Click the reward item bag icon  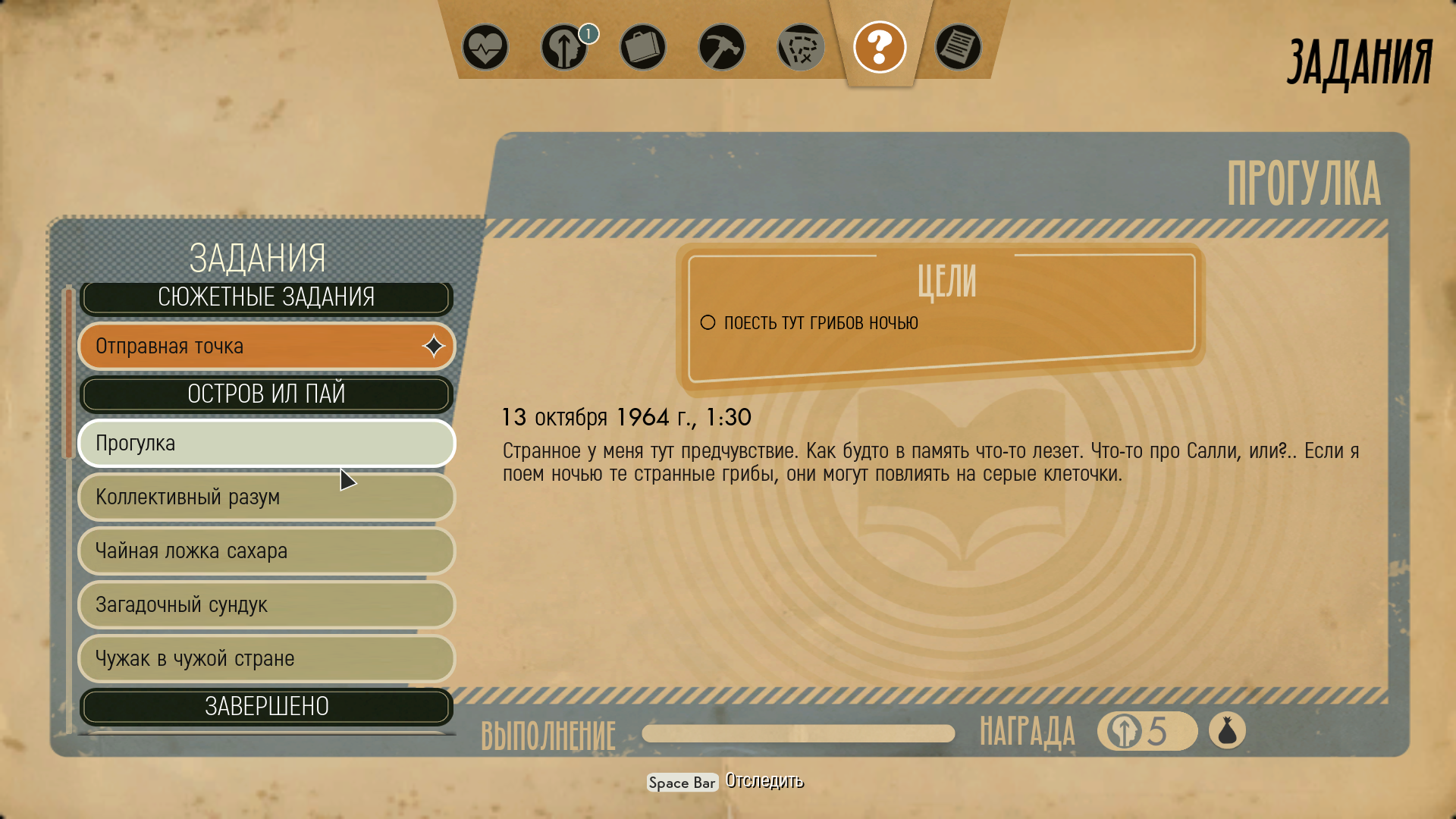pyautogui.click(x=1227, y=732)
